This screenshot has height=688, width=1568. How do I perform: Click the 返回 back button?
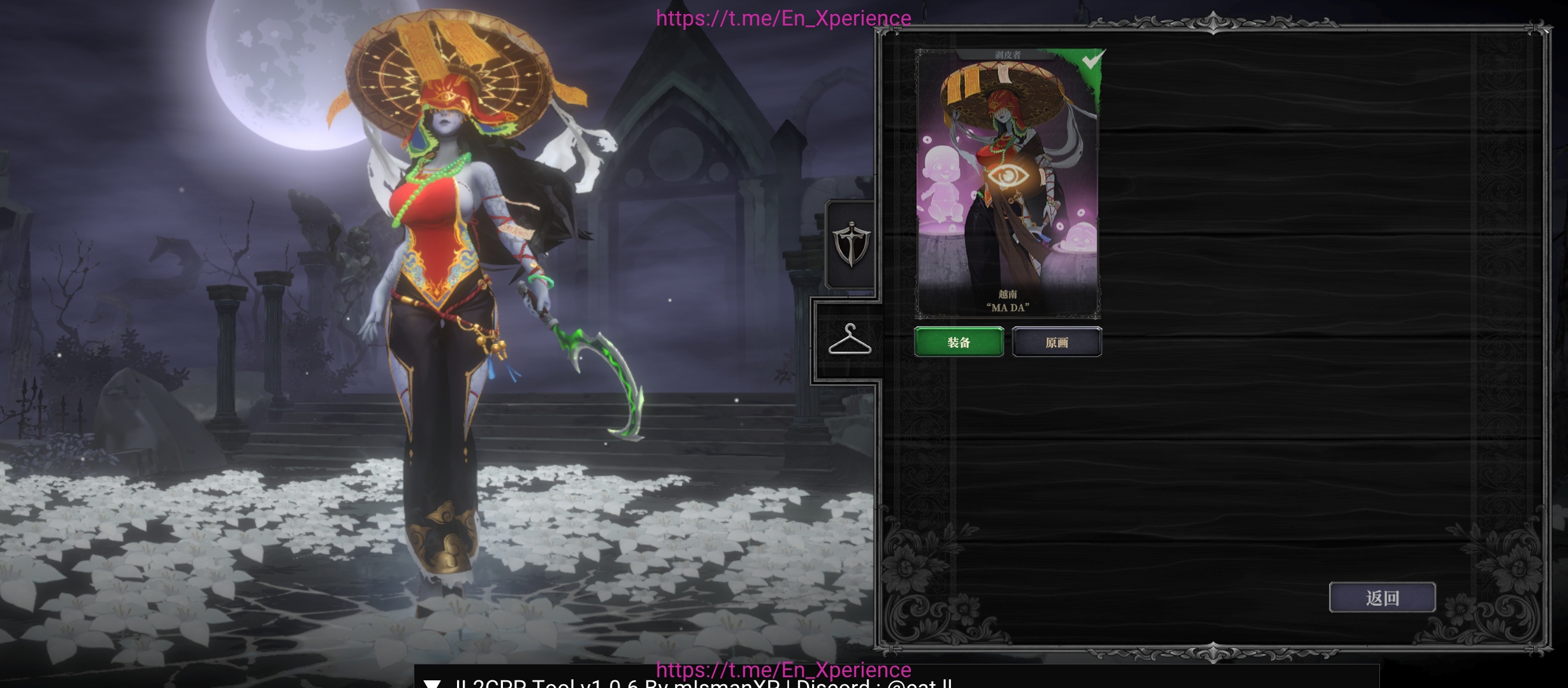coord(1382,598)
